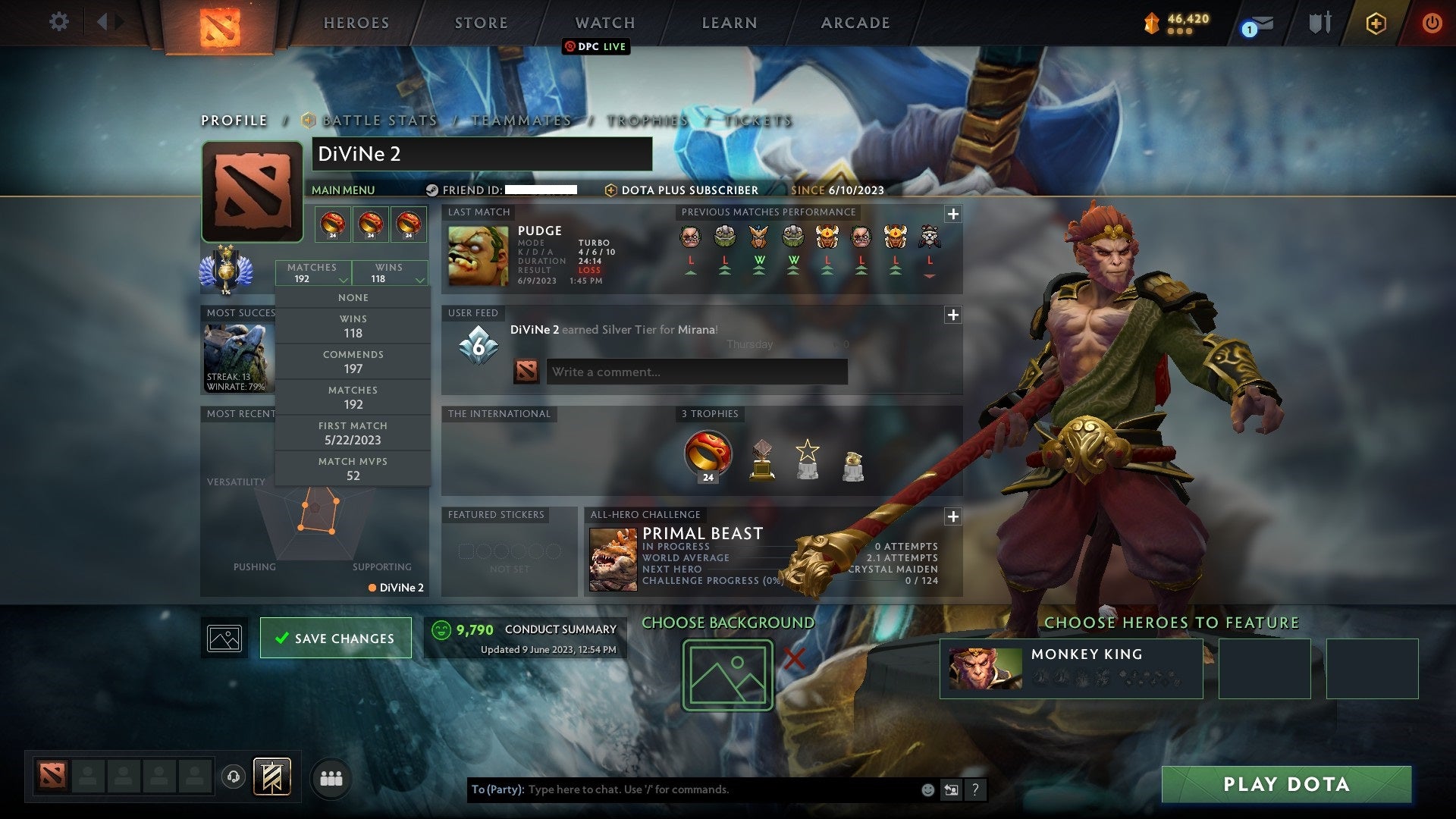Image resolution: width=1456 pixels, height=819 pixels.
Task: Open the settings gear icon
Action: 59,22
